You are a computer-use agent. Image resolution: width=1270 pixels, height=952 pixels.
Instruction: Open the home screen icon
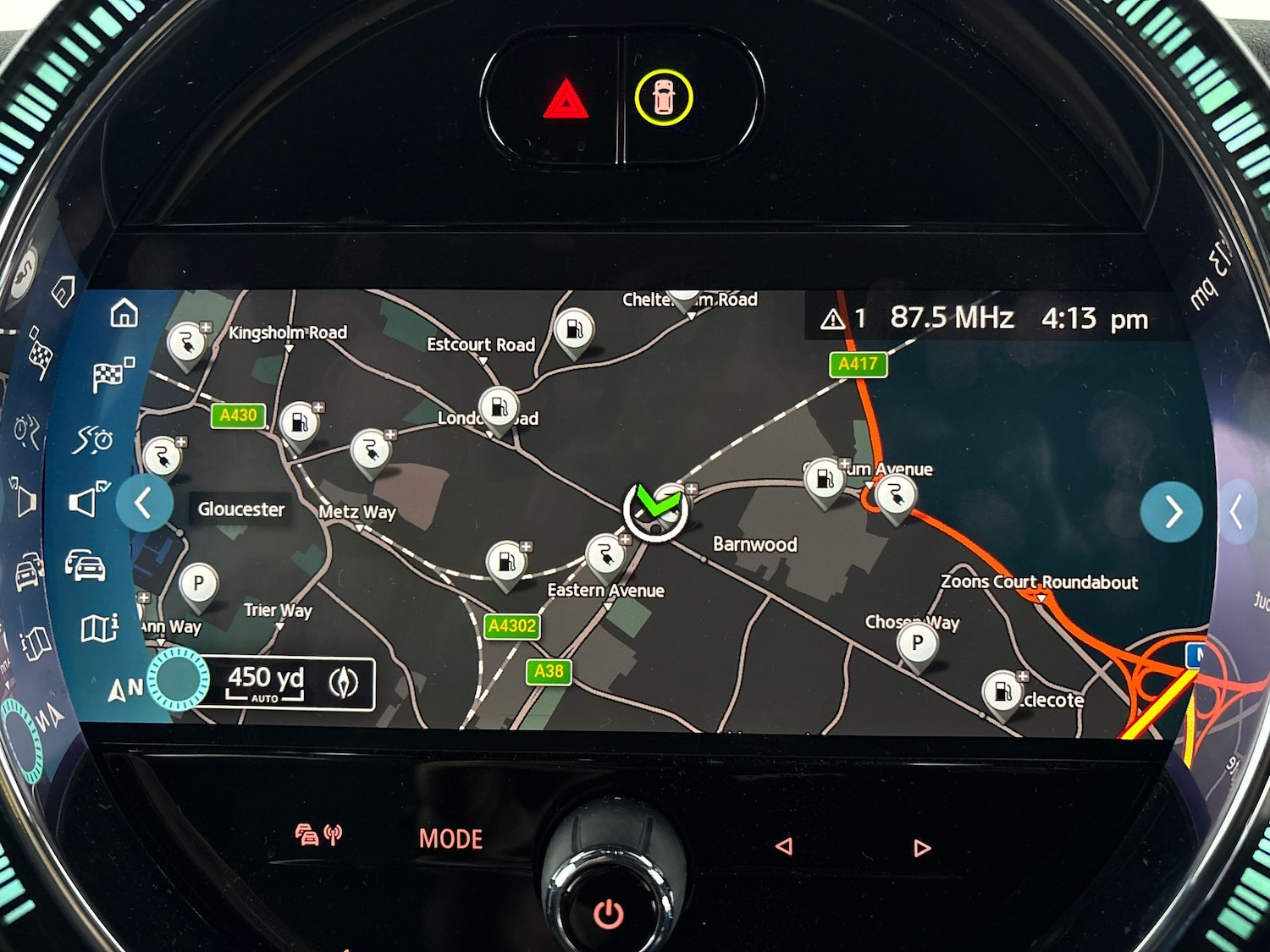click(x=124, y=313)
